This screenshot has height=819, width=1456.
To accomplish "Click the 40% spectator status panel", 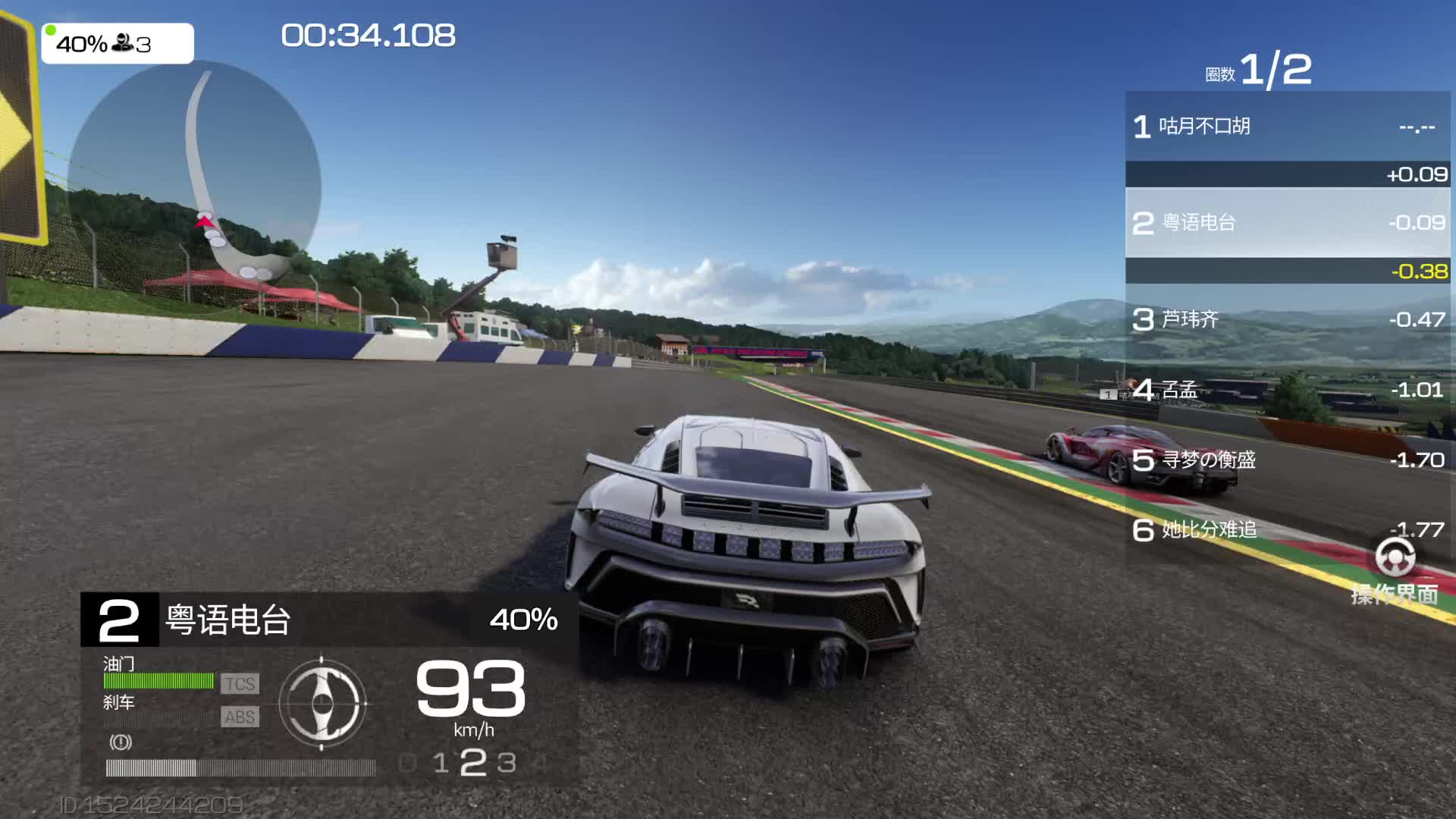I will pyautogui.click(x=118, y=44).
